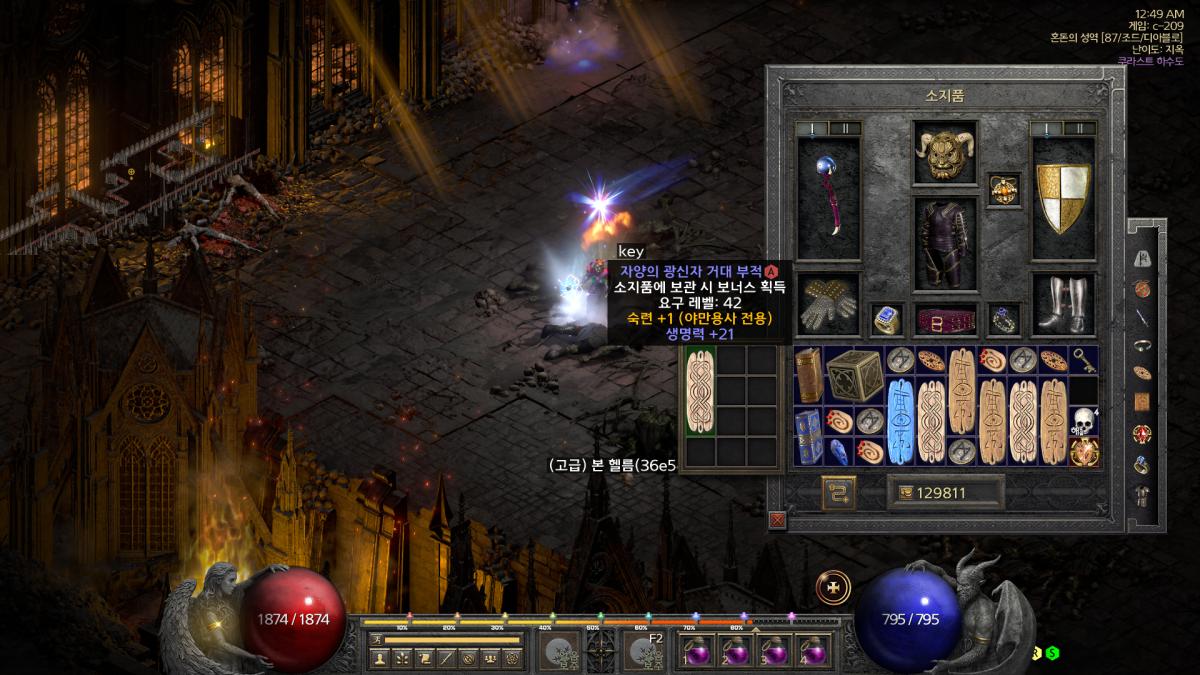Image resolution: width=1200 pixels, height=675 pixels.
Task: Click the gold swap button beside gold
Action: 838,491
